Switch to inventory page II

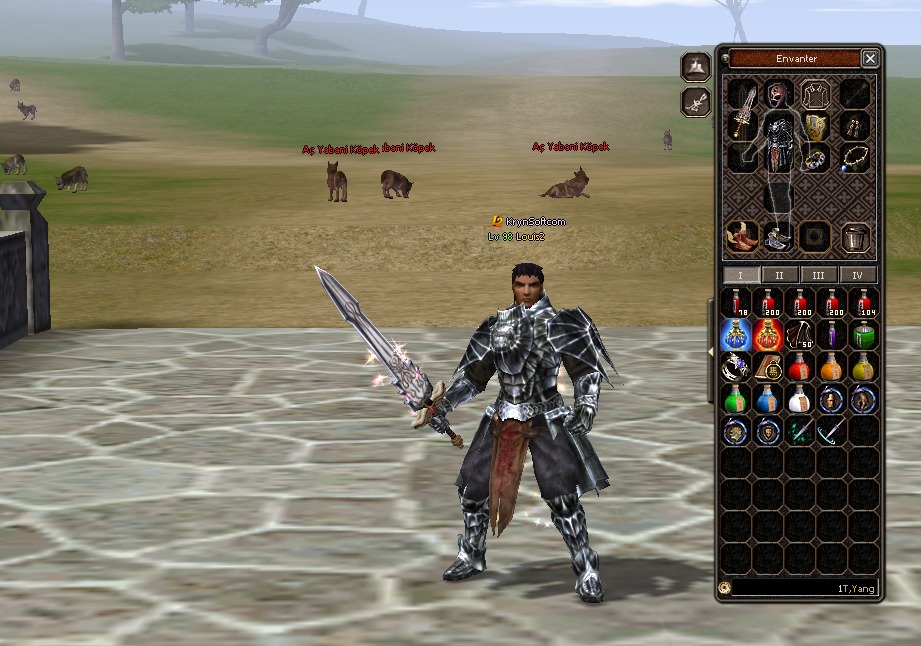(779, 275)
